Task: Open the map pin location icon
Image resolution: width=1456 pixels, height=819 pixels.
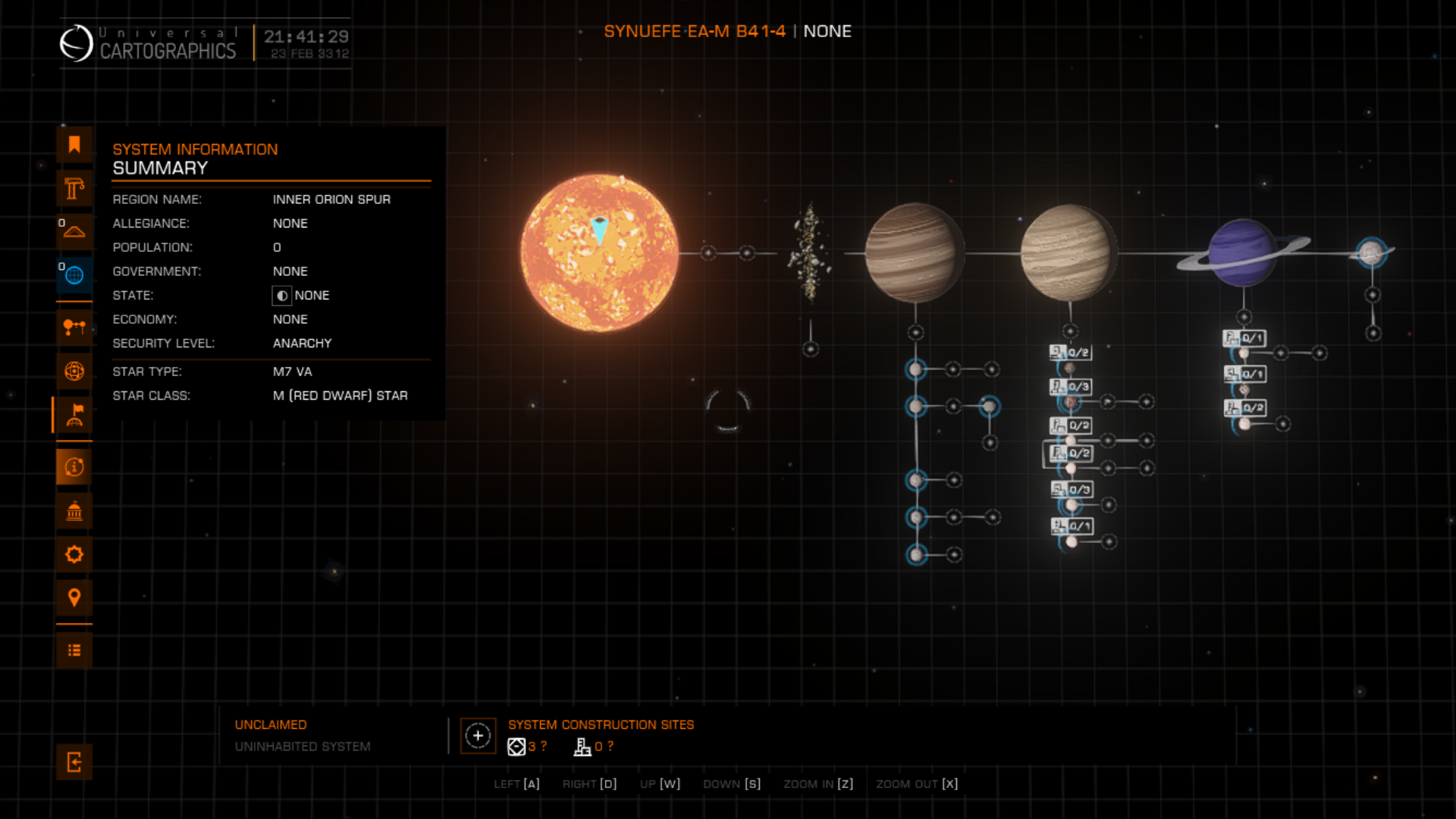Action: 74,598
